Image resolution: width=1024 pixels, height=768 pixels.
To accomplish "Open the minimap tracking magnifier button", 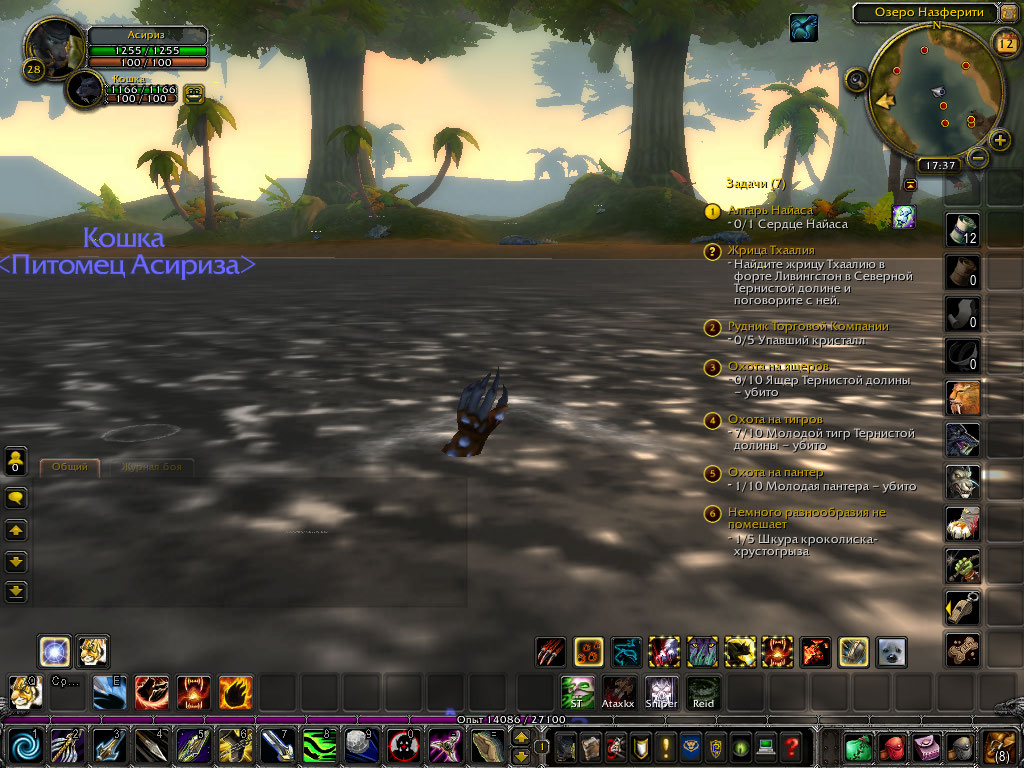I will coord(857,78).
